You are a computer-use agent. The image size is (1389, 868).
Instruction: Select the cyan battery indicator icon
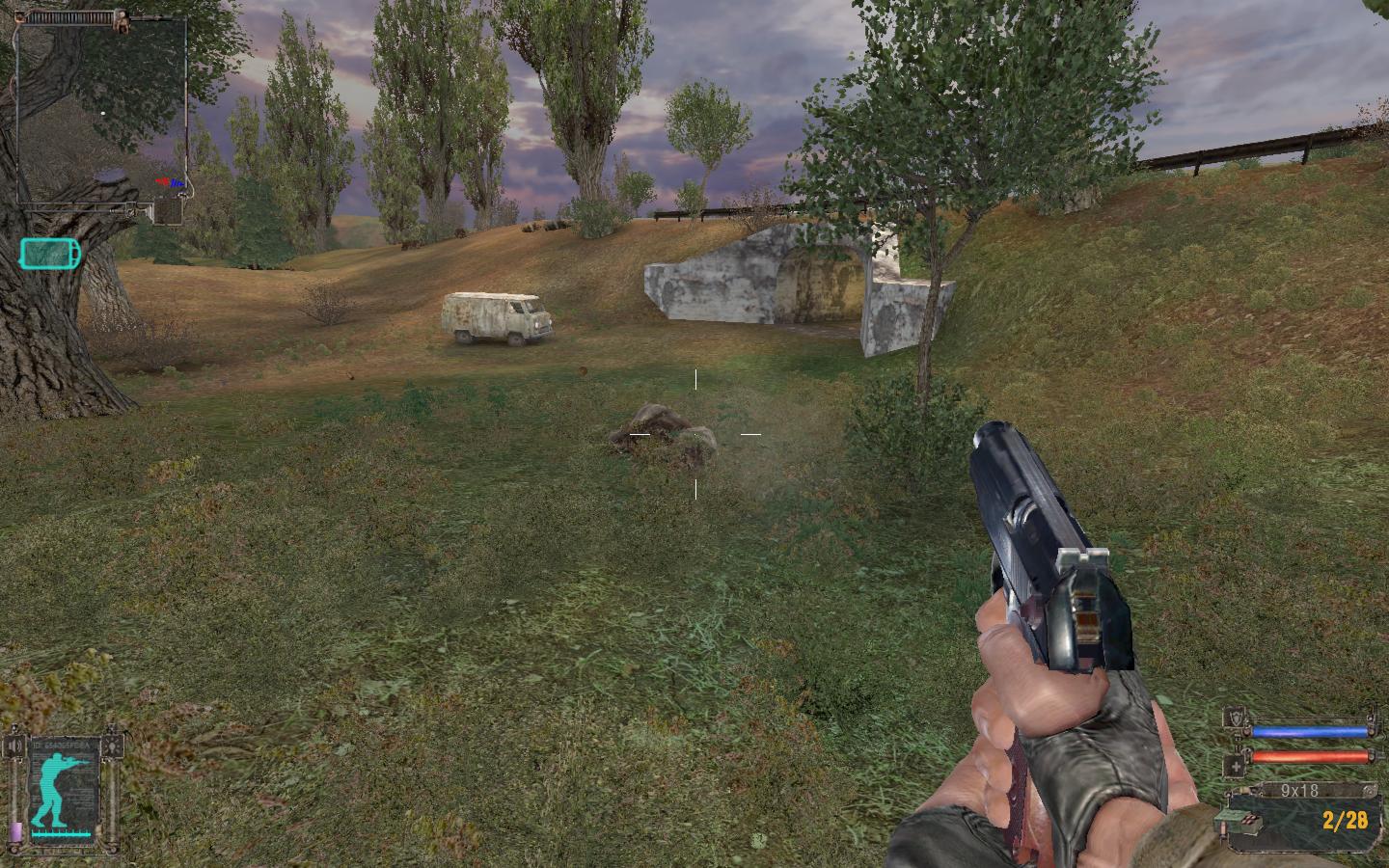coord(51,254)
